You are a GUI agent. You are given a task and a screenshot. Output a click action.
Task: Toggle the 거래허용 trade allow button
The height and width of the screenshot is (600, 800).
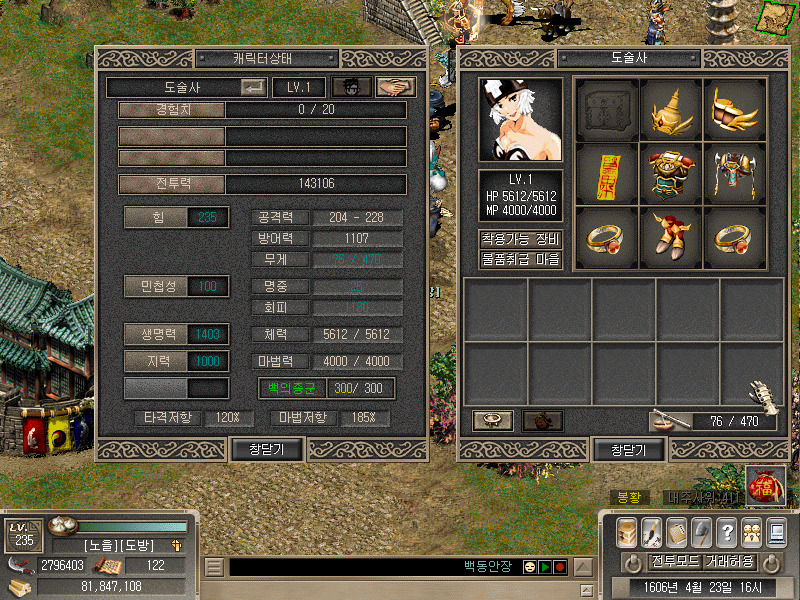[x=729, y=561]
